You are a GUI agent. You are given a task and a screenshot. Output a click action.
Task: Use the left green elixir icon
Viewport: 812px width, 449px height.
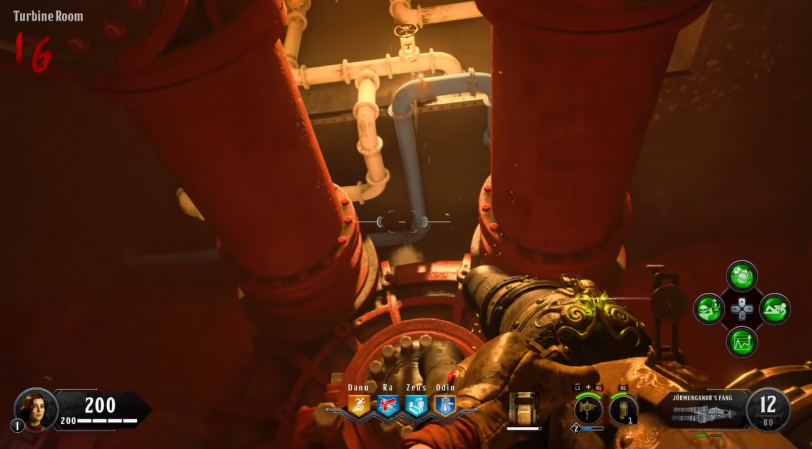[x=709, y=308]
